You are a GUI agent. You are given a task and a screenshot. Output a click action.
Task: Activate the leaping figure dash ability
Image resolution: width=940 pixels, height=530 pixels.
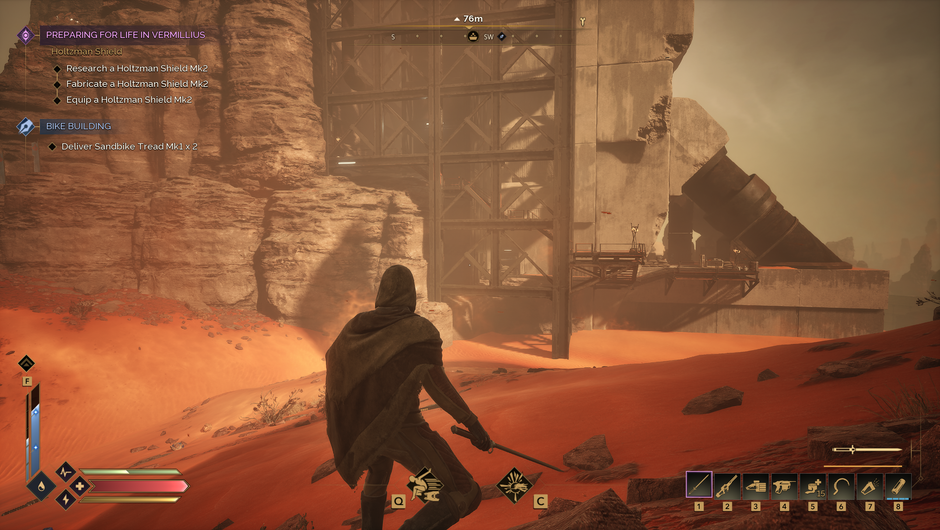425,484
